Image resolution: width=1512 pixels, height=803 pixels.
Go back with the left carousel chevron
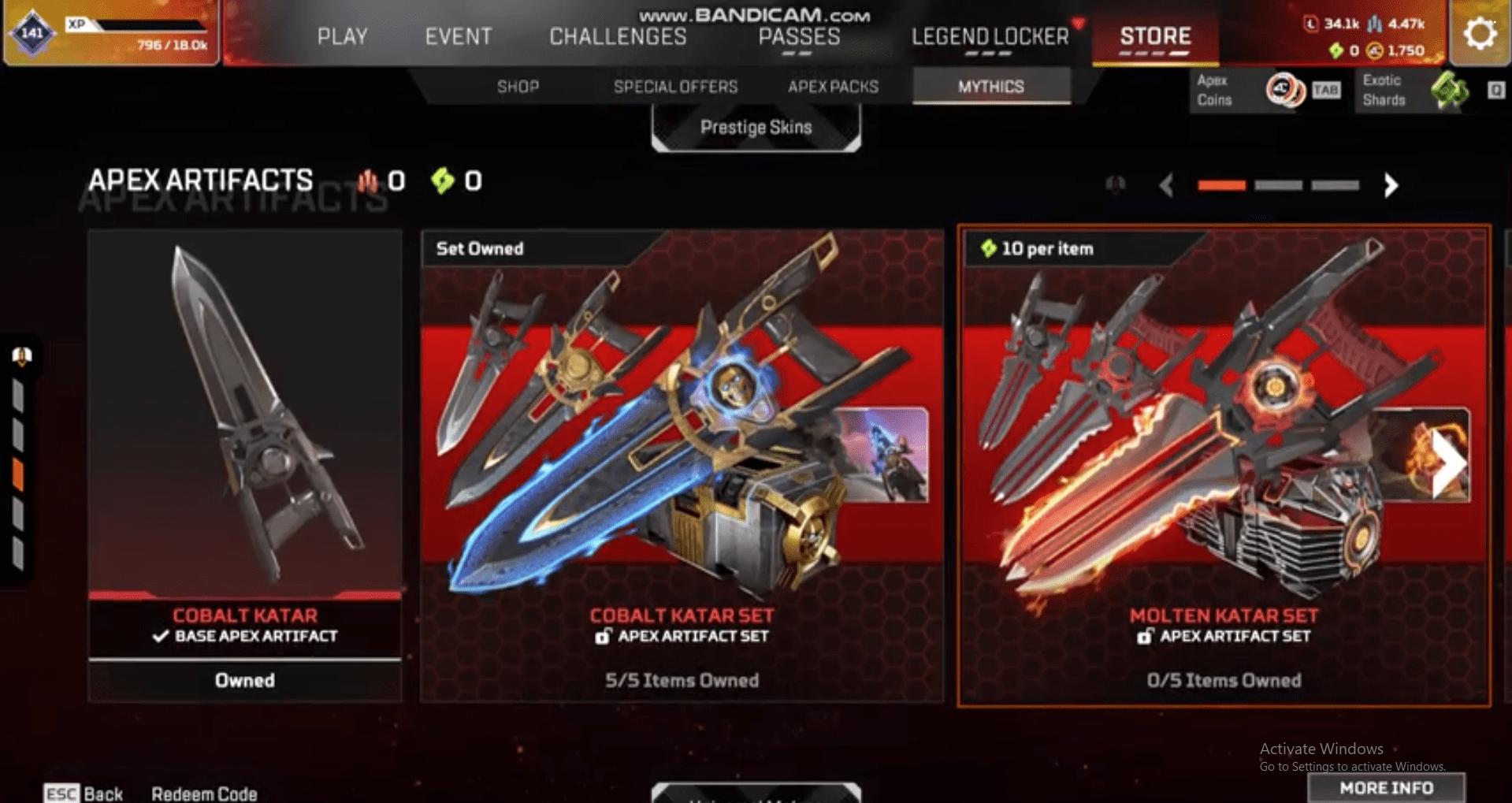coord(1165,186)
